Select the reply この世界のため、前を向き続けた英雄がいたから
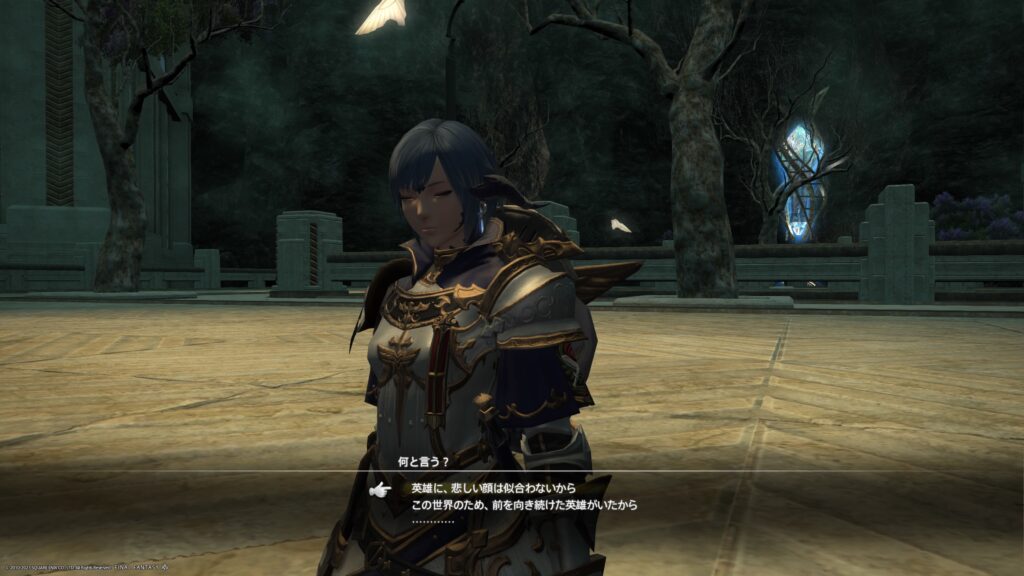The height and width of the screenshot is (576, 1024). click(x=524, y=505)
